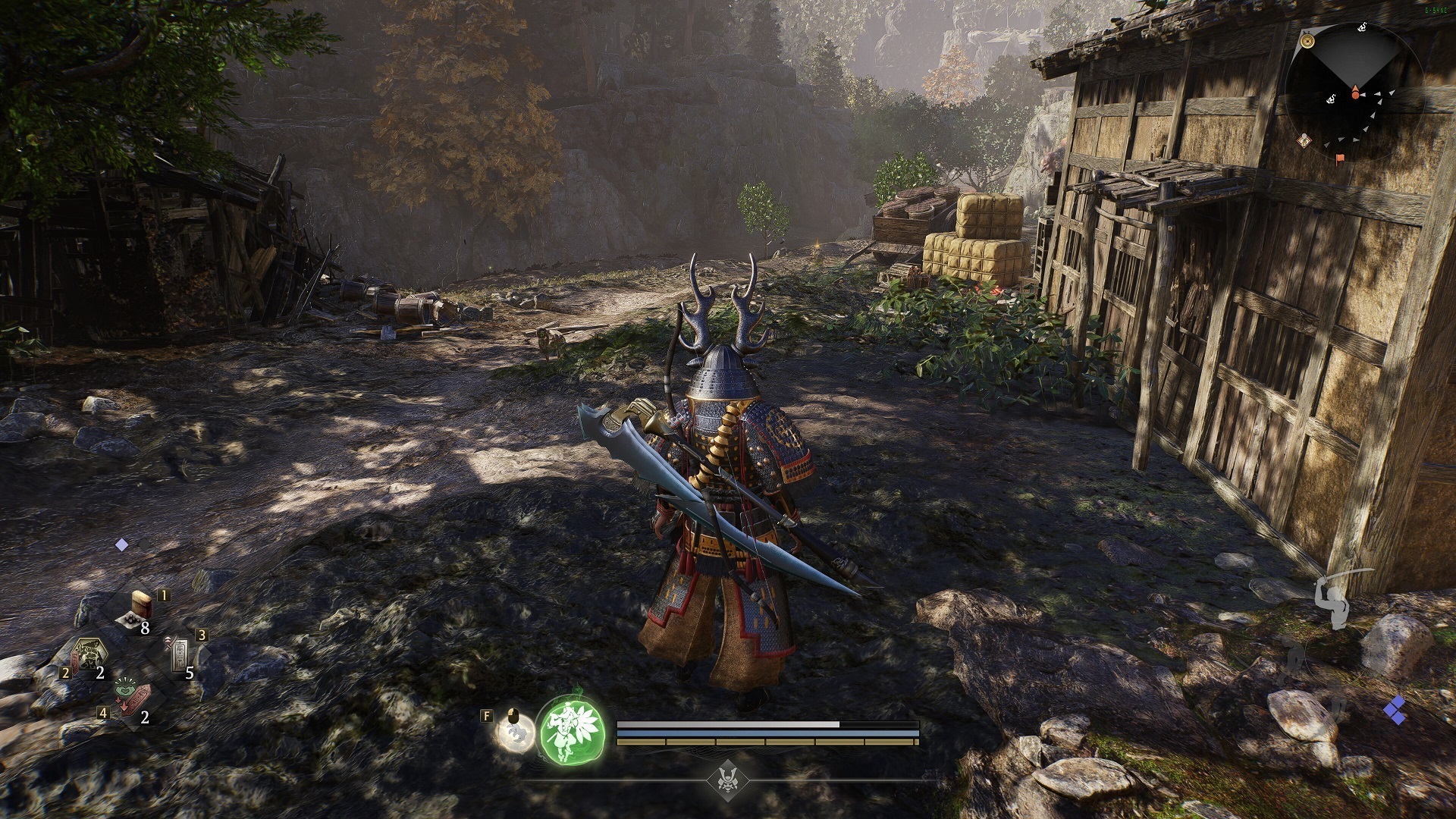Select the red diamond marker on minimap edge
1456x819 pixels.
(1305, 140)
